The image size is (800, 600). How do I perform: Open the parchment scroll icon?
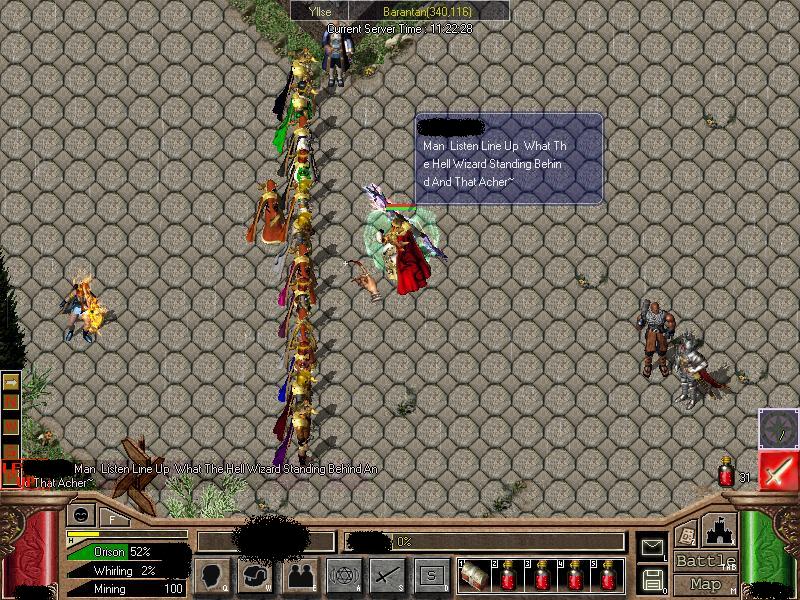[x=687, y=533]
